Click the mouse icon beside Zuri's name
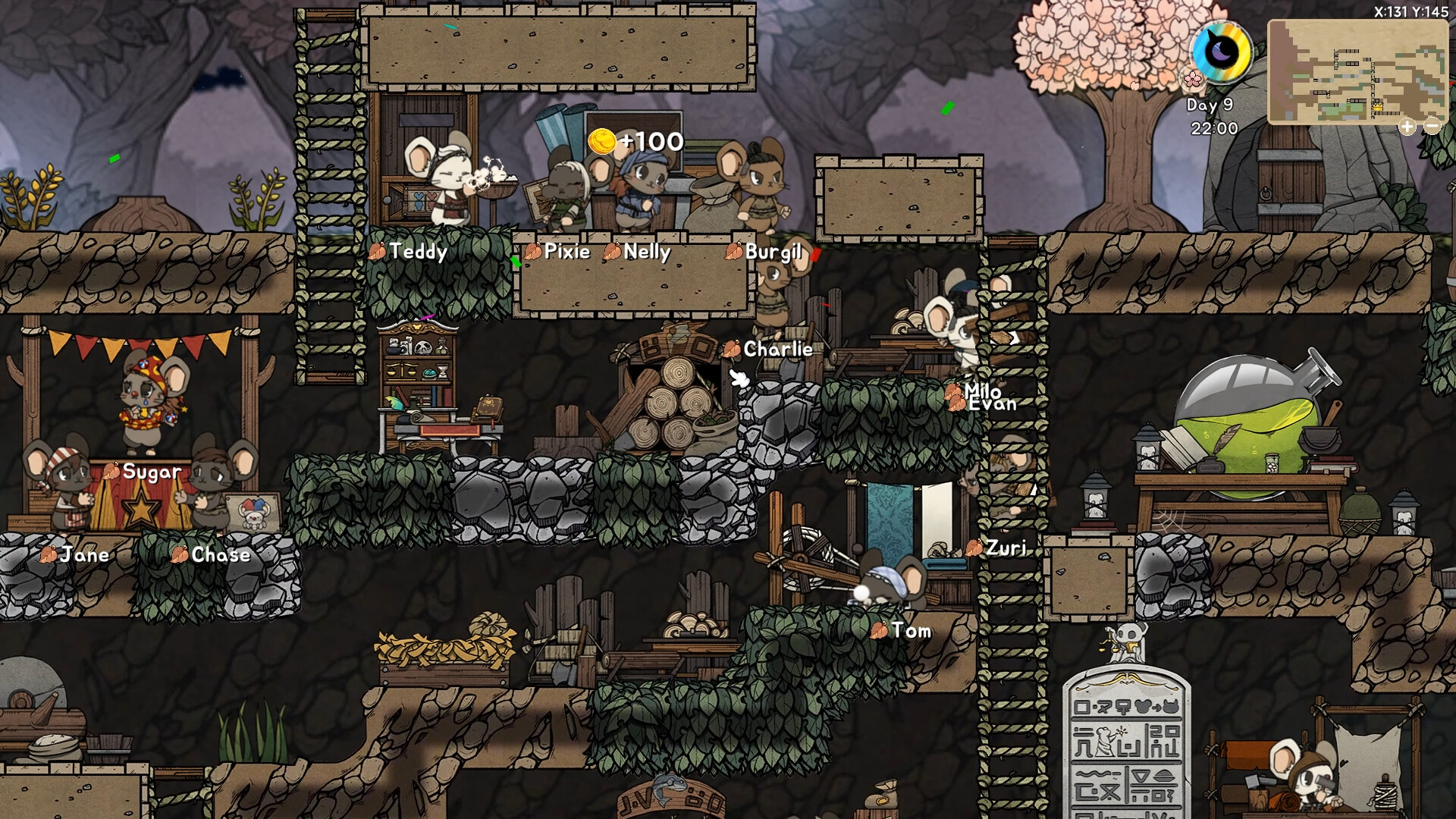Screen dimensions: 1456x819 point(975,546)
